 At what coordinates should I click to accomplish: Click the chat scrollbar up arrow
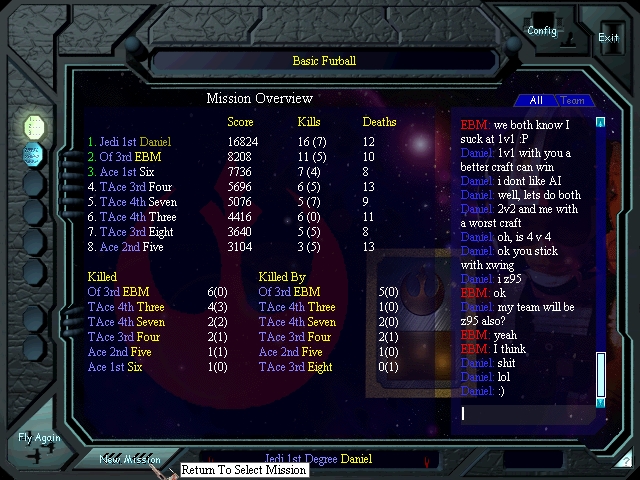pyautogui.click(x=601, y=123)
